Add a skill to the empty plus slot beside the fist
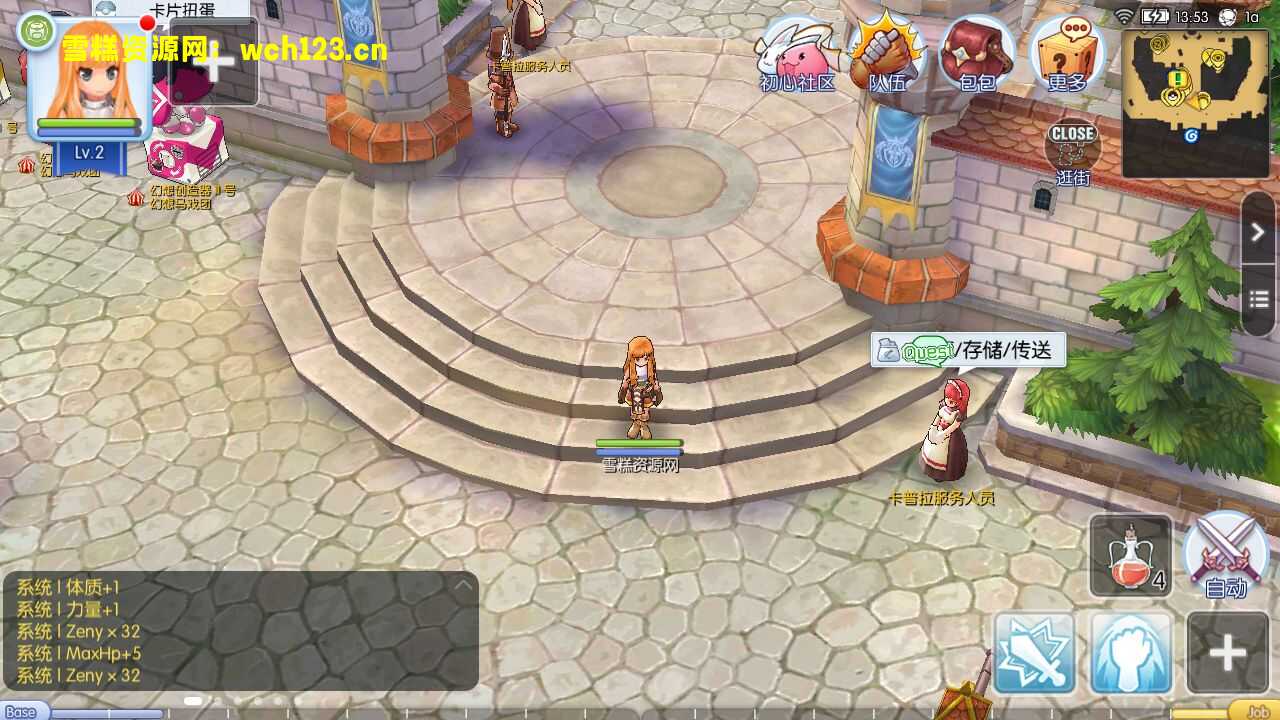Viewport: 1280px width, 720px height. 1226,653
